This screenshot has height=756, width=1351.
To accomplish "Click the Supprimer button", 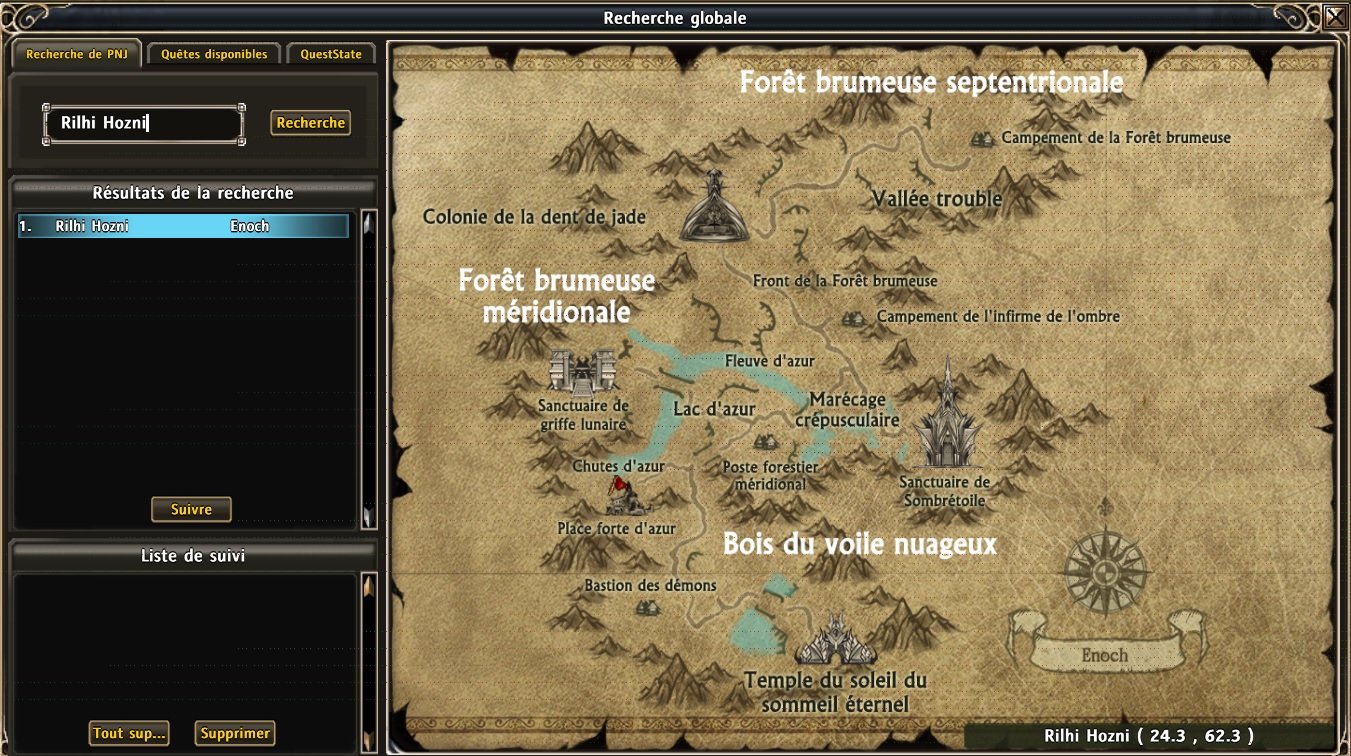I will pyautogui.click(x=235, y=733).
